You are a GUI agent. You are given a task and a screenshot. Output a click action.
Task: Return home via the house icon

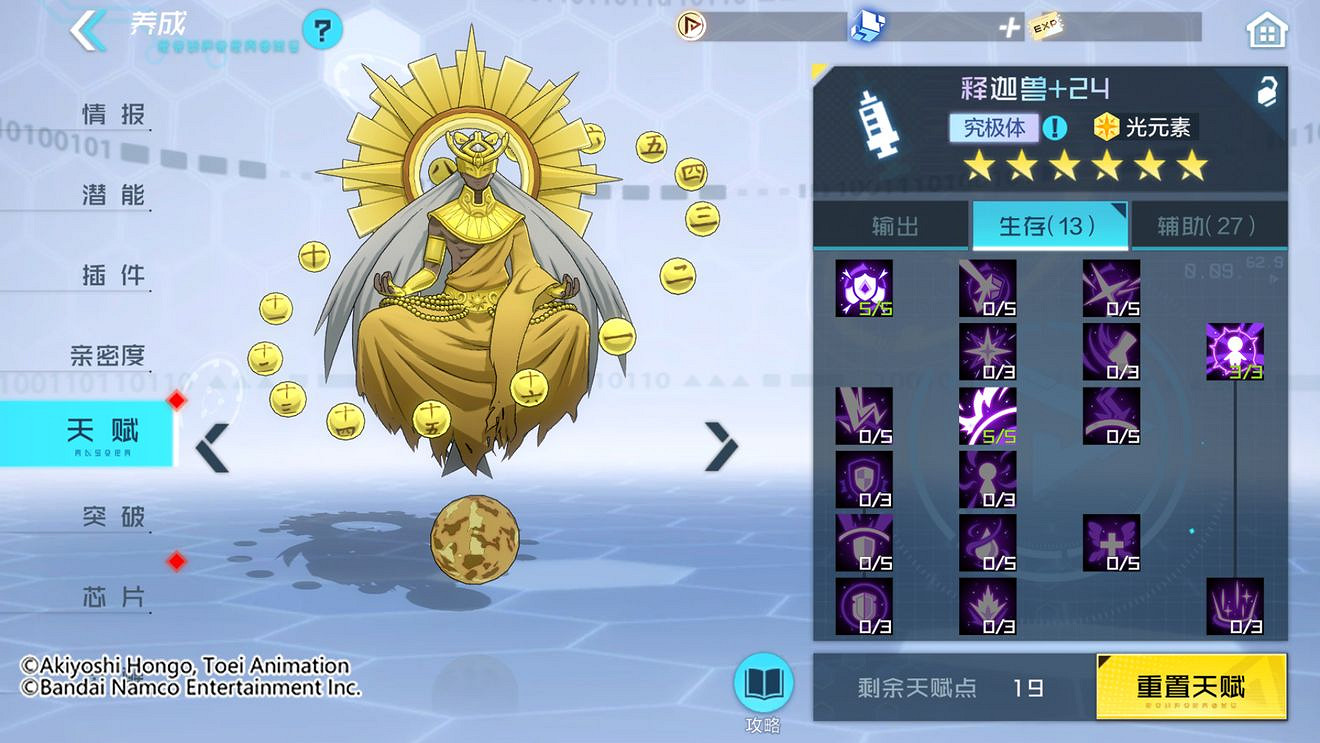[x=1266, y=29]
